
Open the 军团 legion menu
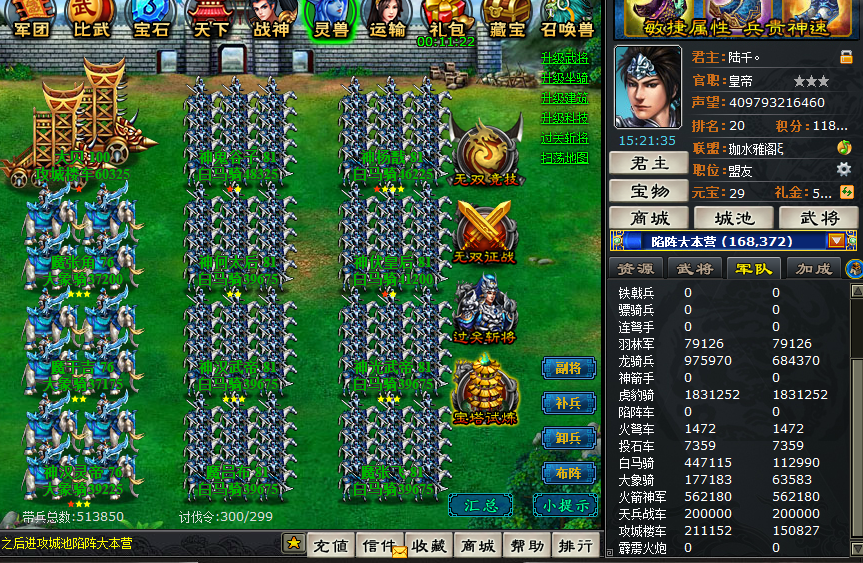coord(31,18)
